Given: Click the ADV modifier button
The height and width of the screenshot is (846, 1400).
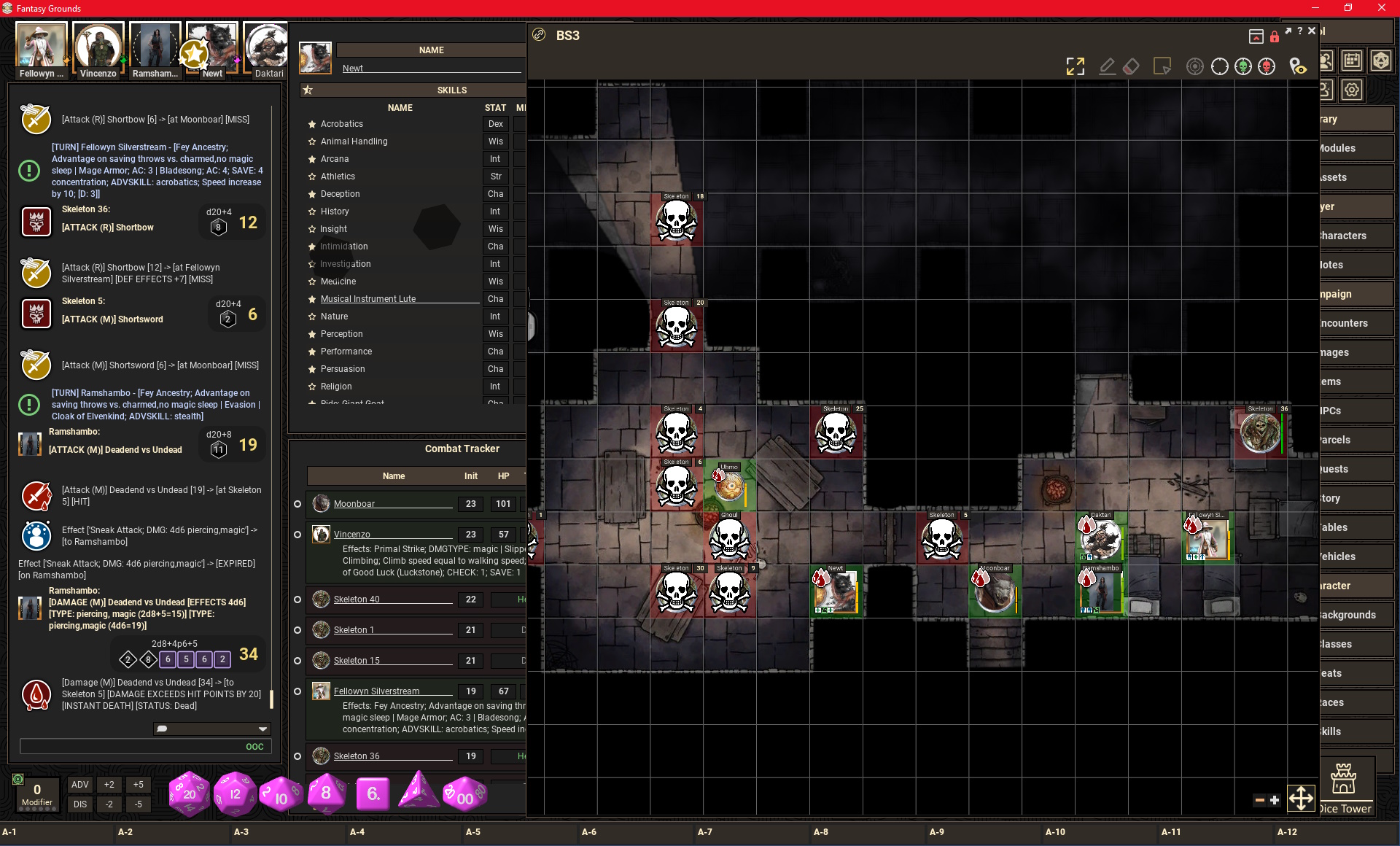Looking at the screenshot, I should [x=80, y=785].
